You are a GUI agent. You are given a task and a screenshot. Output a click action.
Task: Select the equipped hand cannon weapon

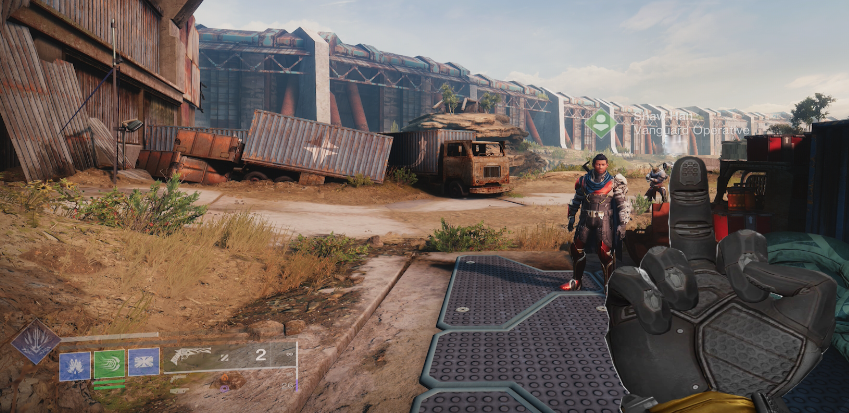191,356
